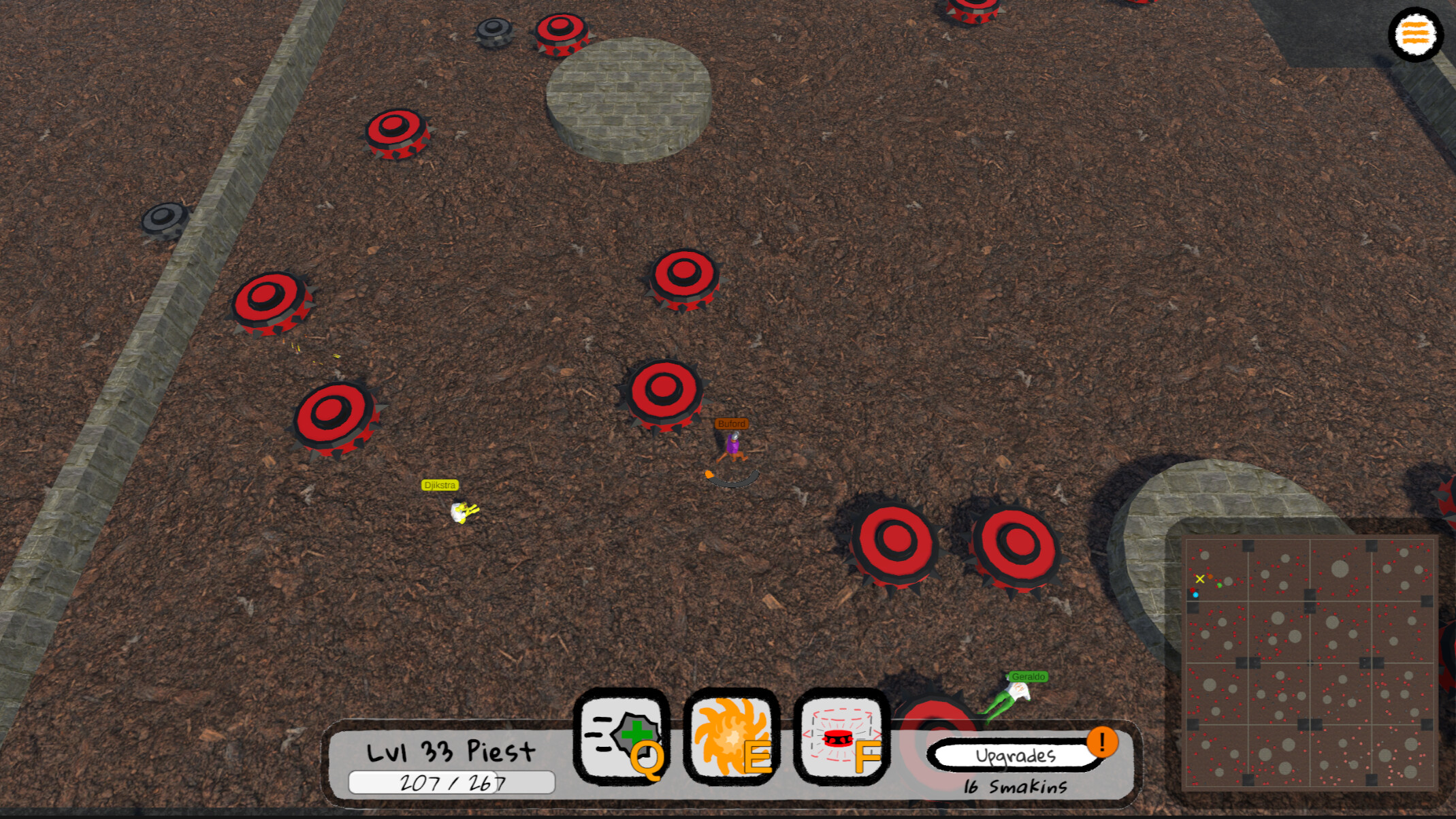Click the cyan dot on the minimap
1456x819 pixels.
1195,595
